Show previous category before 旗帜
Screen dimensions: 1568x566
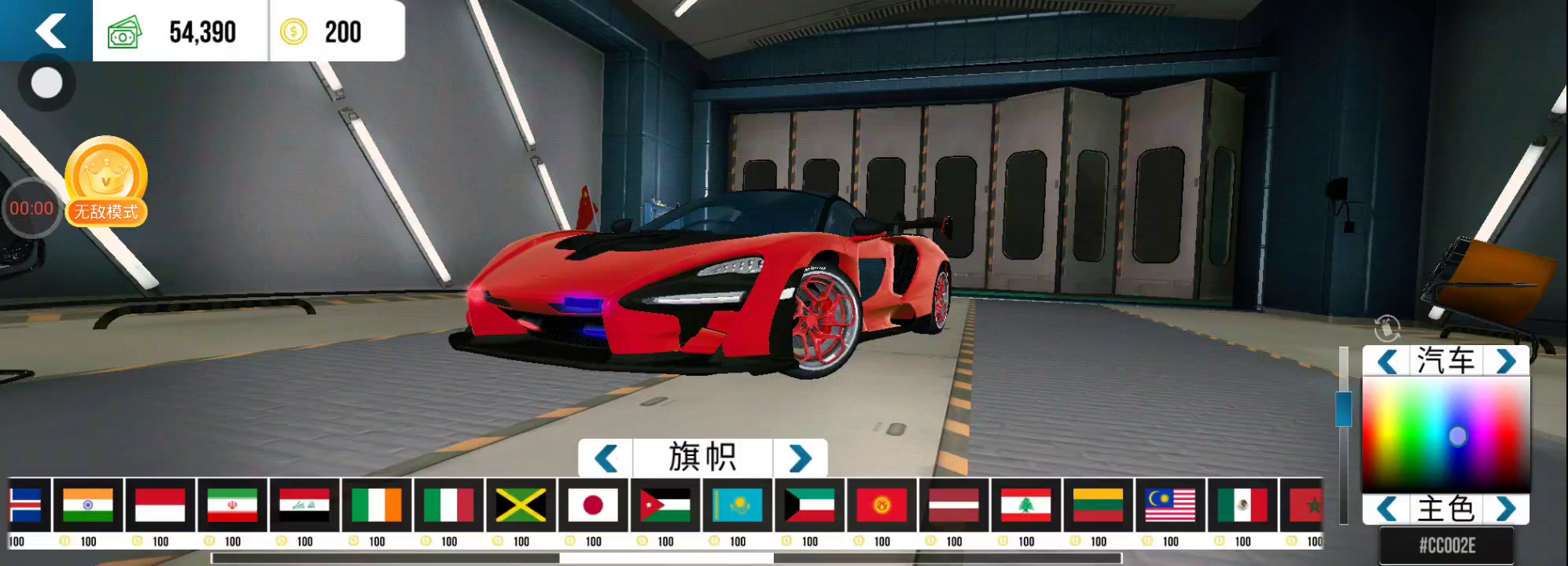(x=605, y=458)
